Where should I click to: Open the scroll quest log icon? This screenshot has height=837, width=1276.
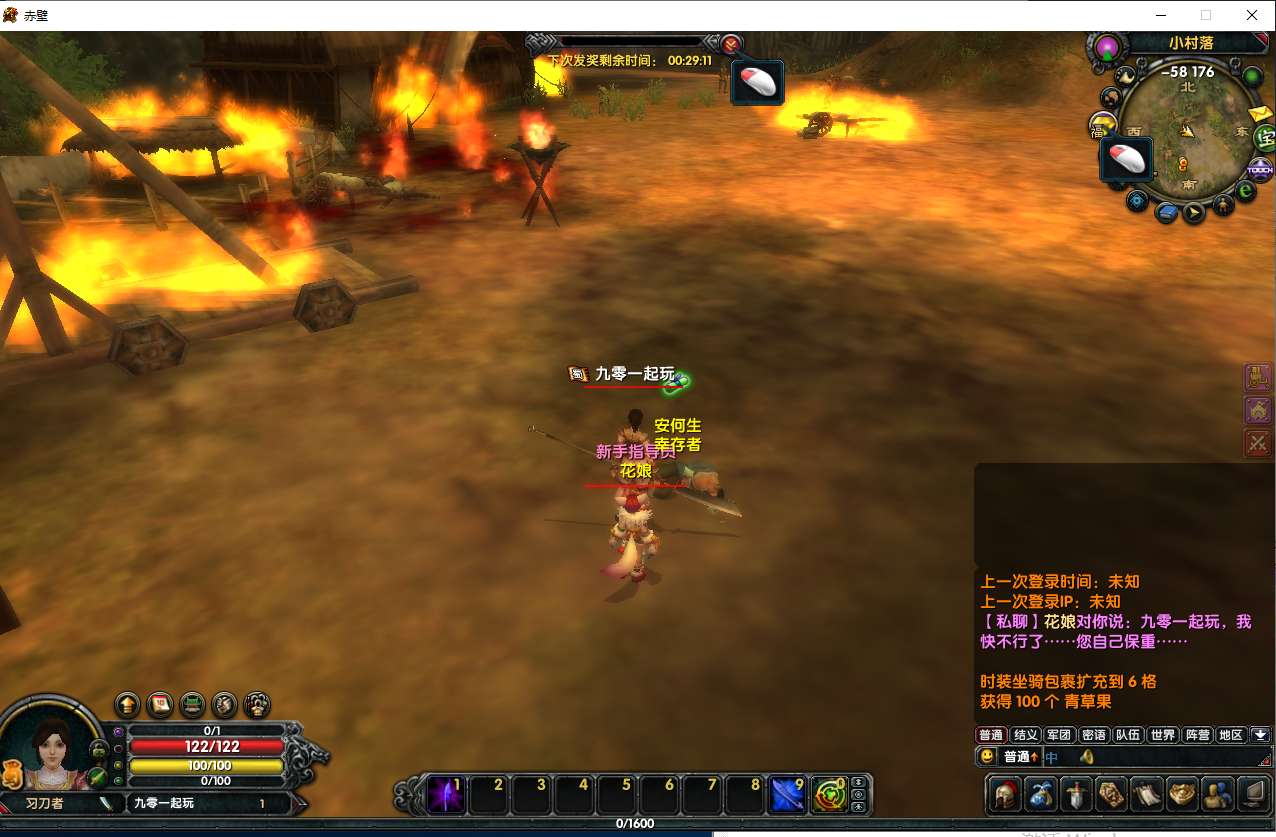tap(1147, 794)
